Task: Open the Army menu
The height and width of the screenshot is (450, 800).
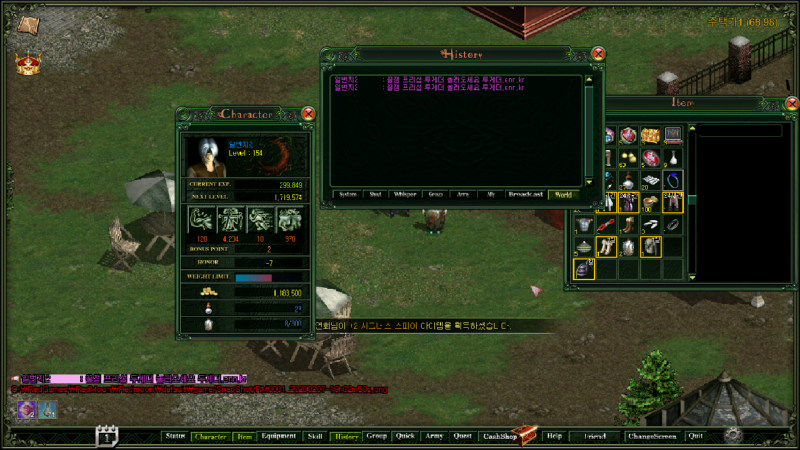Action: (433, 436)
